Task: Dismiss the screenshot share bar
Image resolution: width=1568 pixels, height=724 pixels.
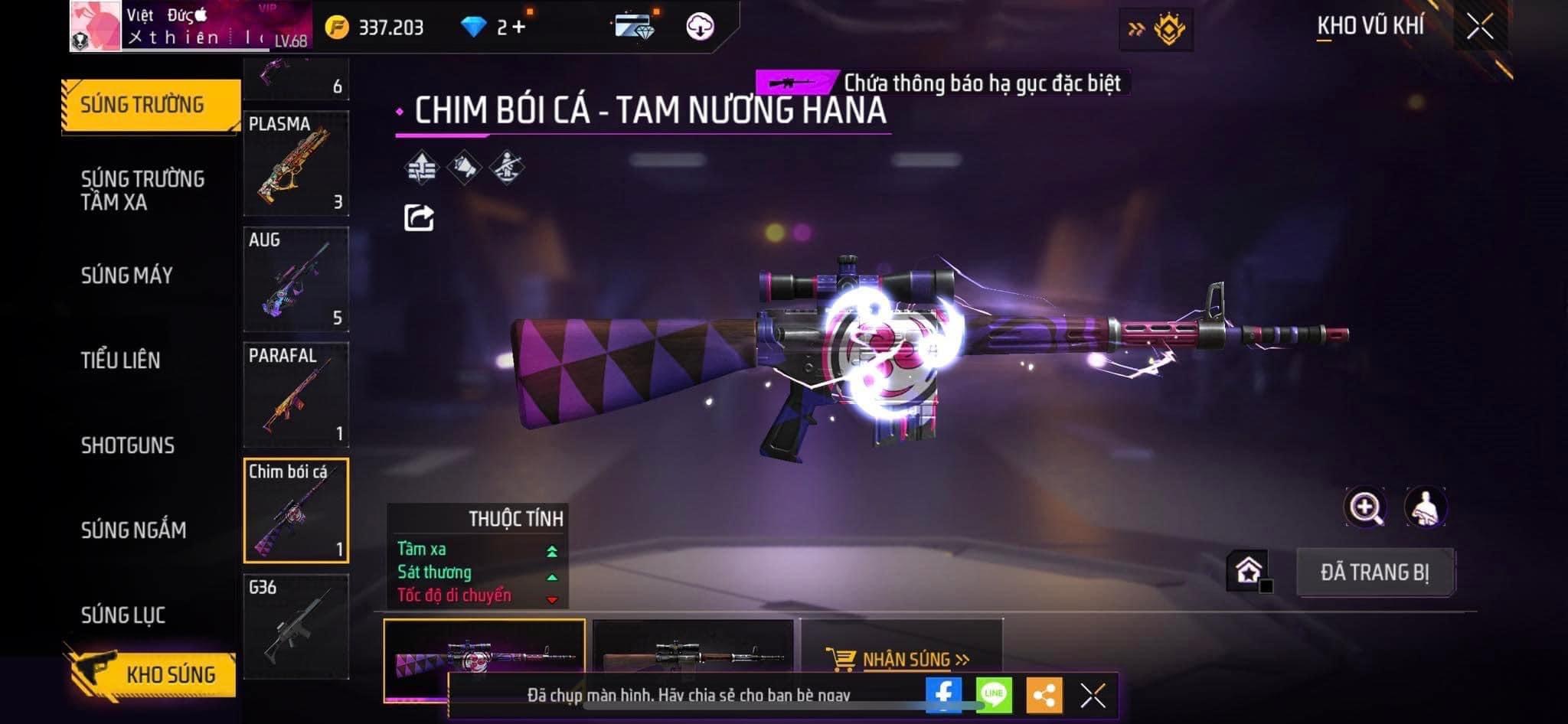Action: (1093, 696)
